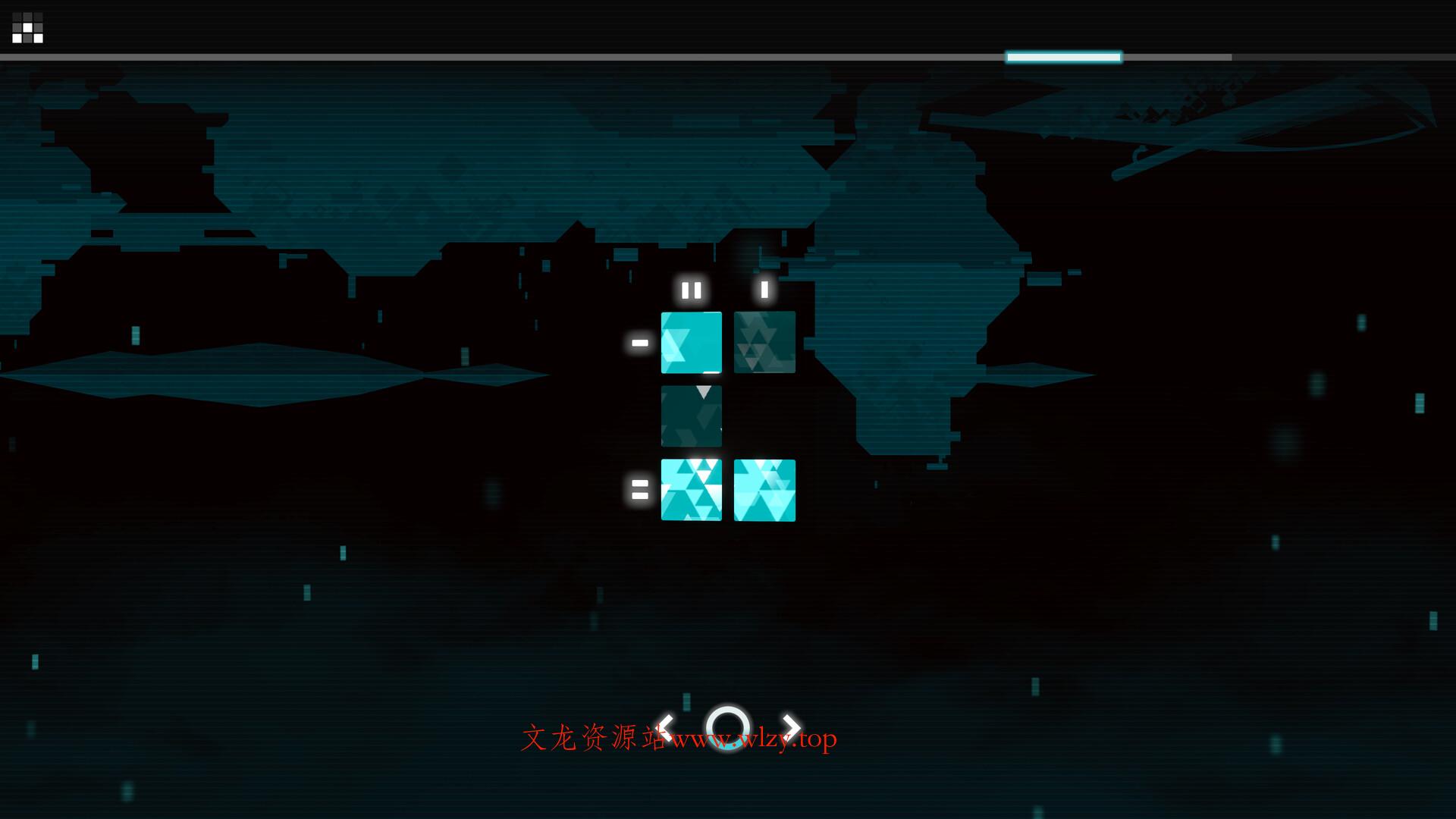Click the white underline beneath the top-left tile
The height and width of the screenshot is (819, 1456).
pos(711,372)
